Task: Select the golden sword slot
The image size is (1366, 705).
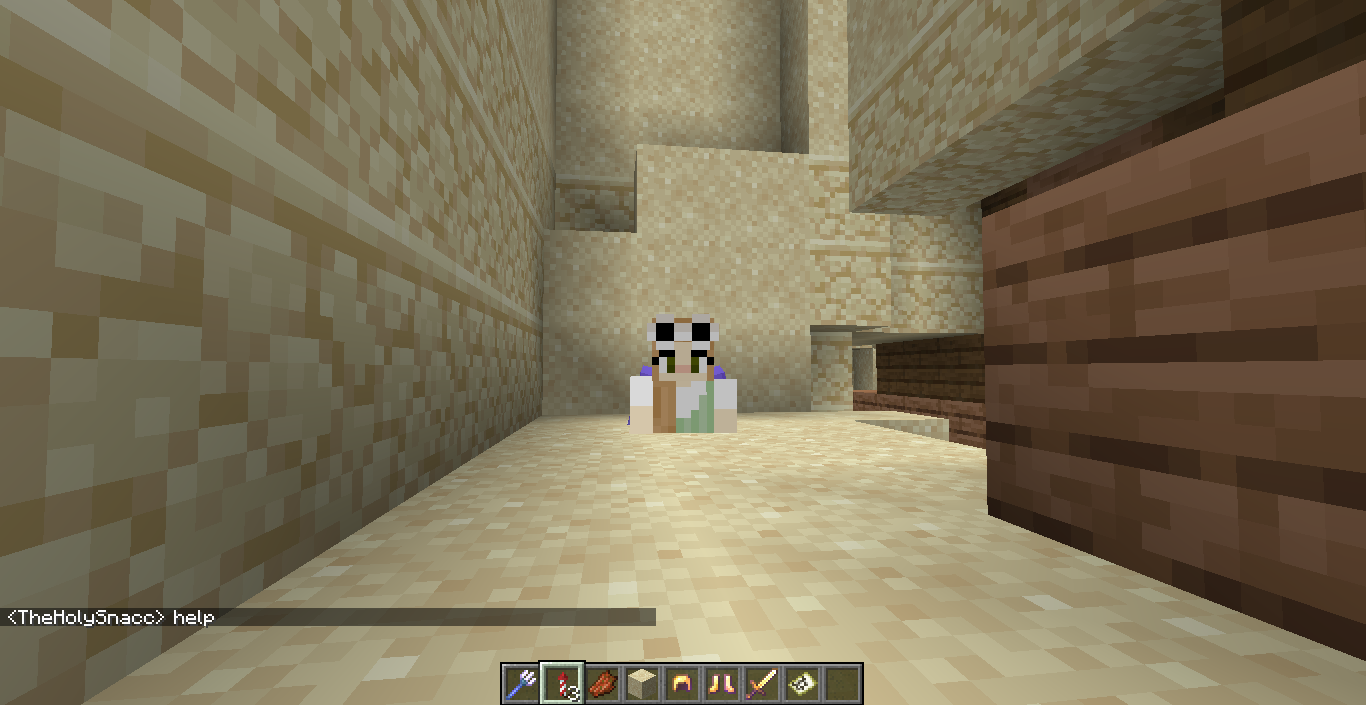Action: 762,684
